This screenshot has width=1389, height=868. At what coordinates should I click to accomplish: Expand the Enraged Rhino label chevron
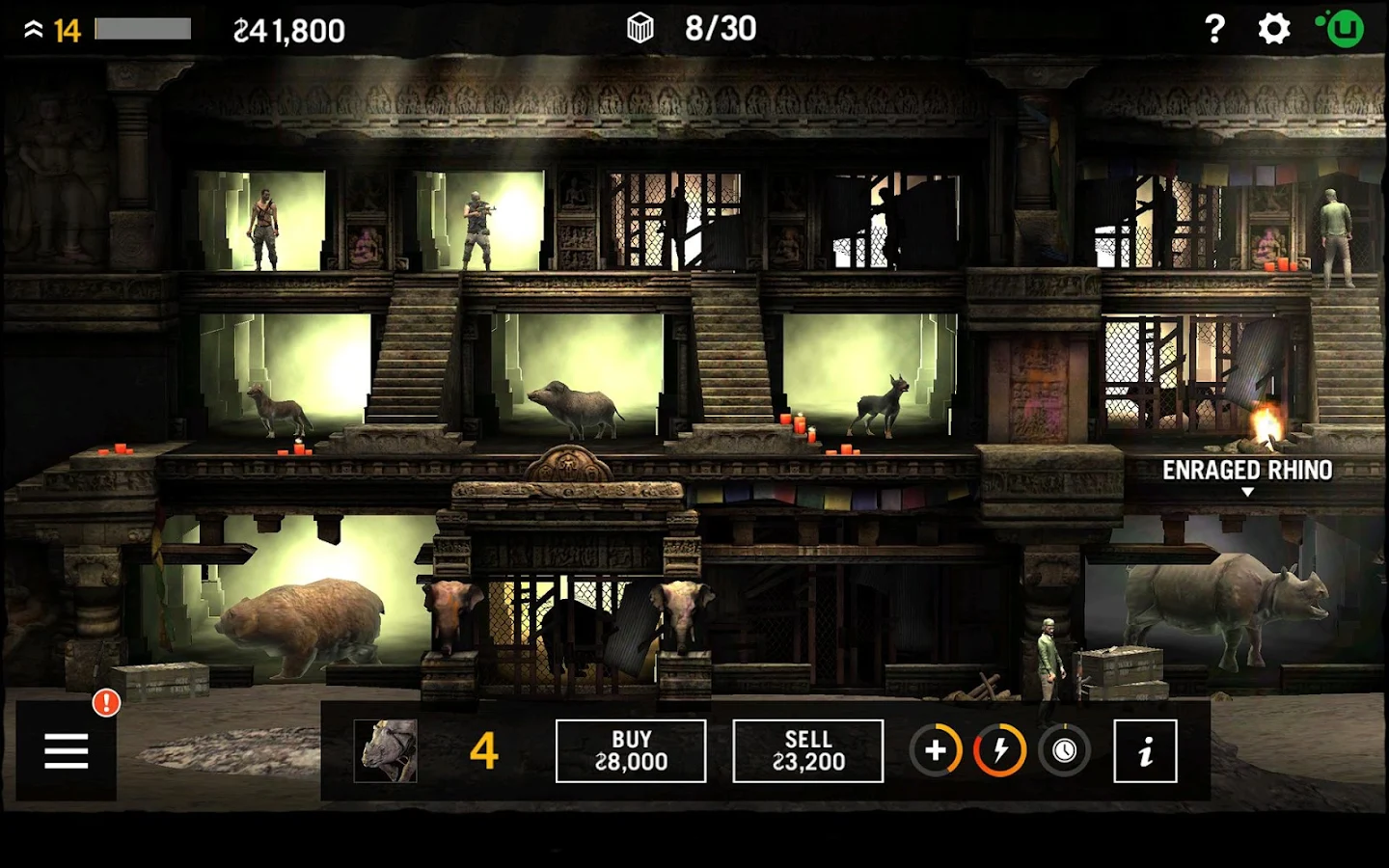point(1249,490)
